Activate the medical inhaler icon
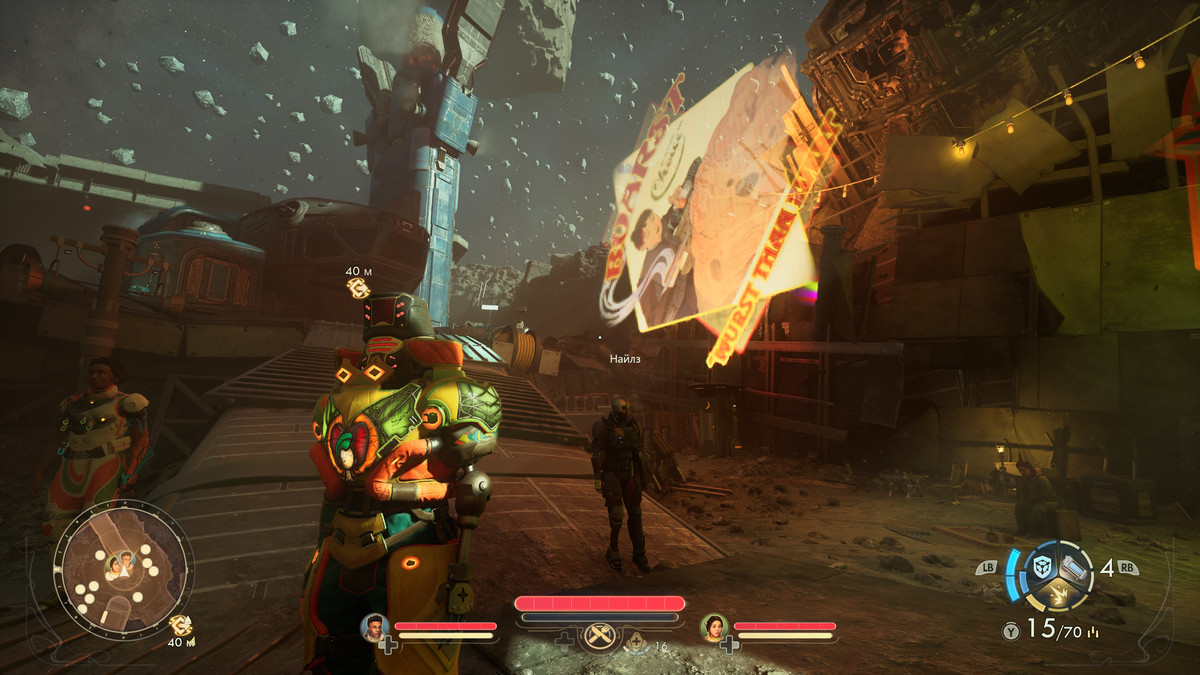Screen dimensions: 1200x675 pos(636,643)
